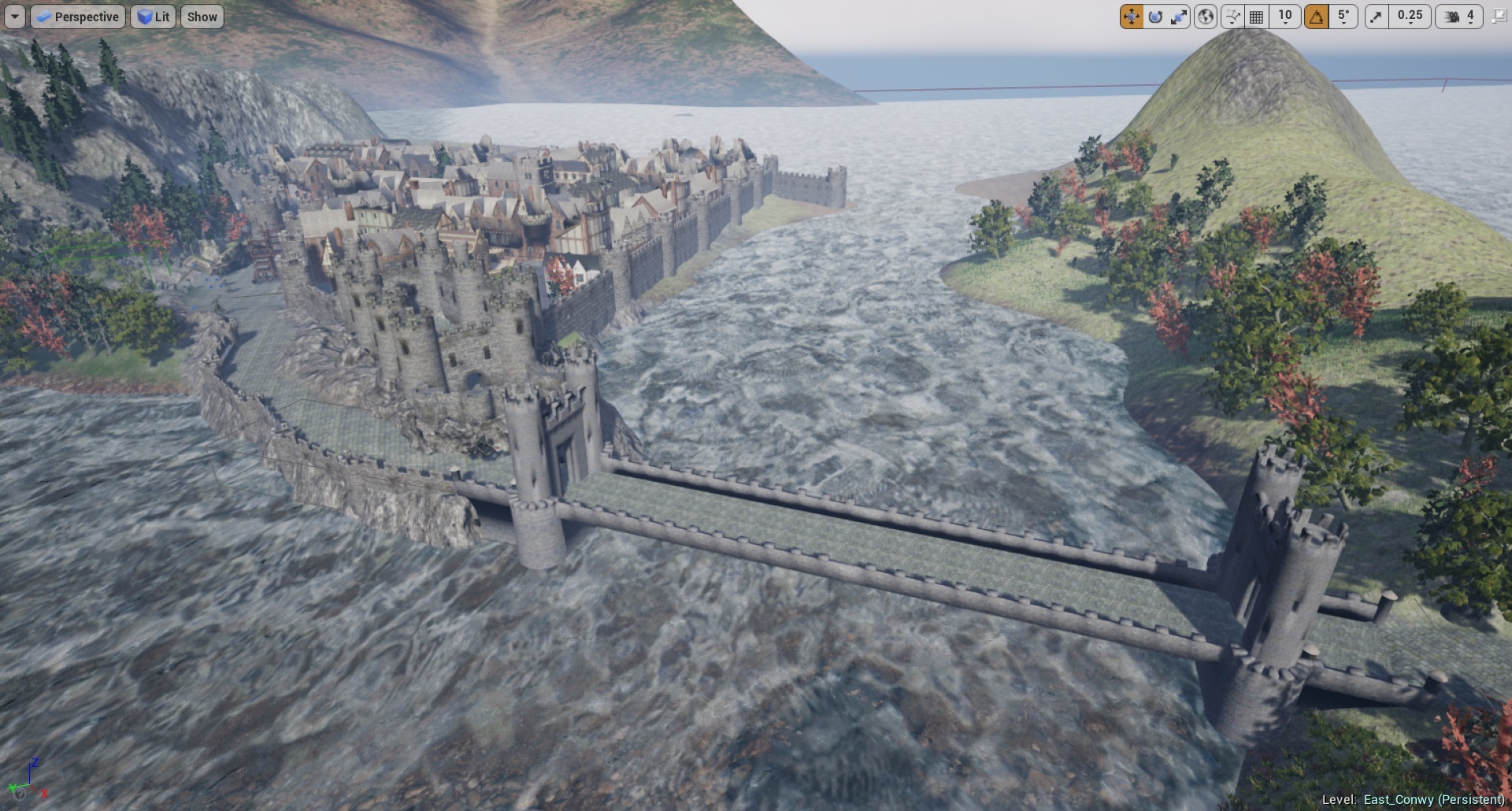Open camera speed setting showing 4
Image resolution: width=1512 pixels, height=811 pixels.
1460,17
